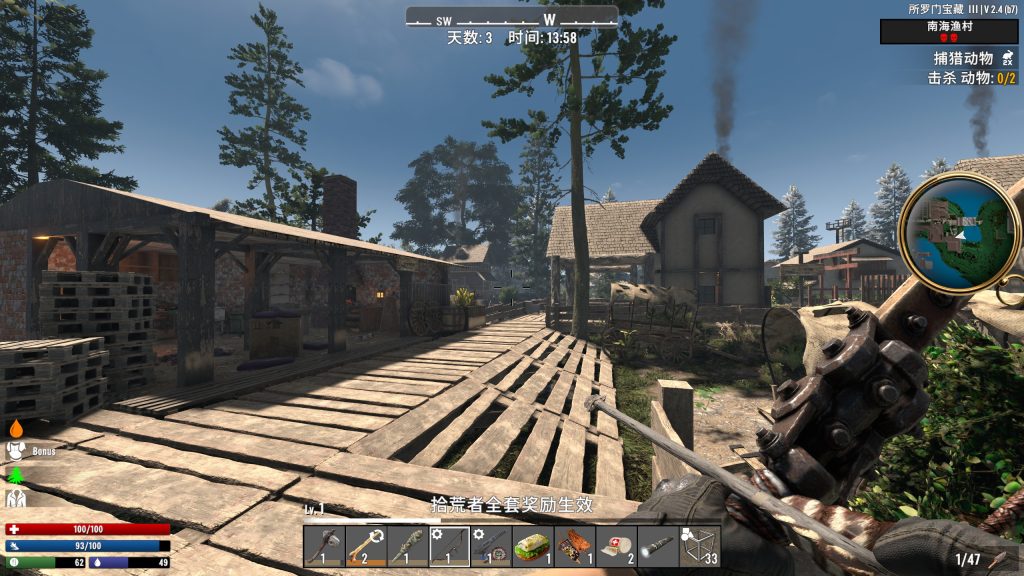
Task: Select the sandwich food slot
Action: [x=533, y=546]
